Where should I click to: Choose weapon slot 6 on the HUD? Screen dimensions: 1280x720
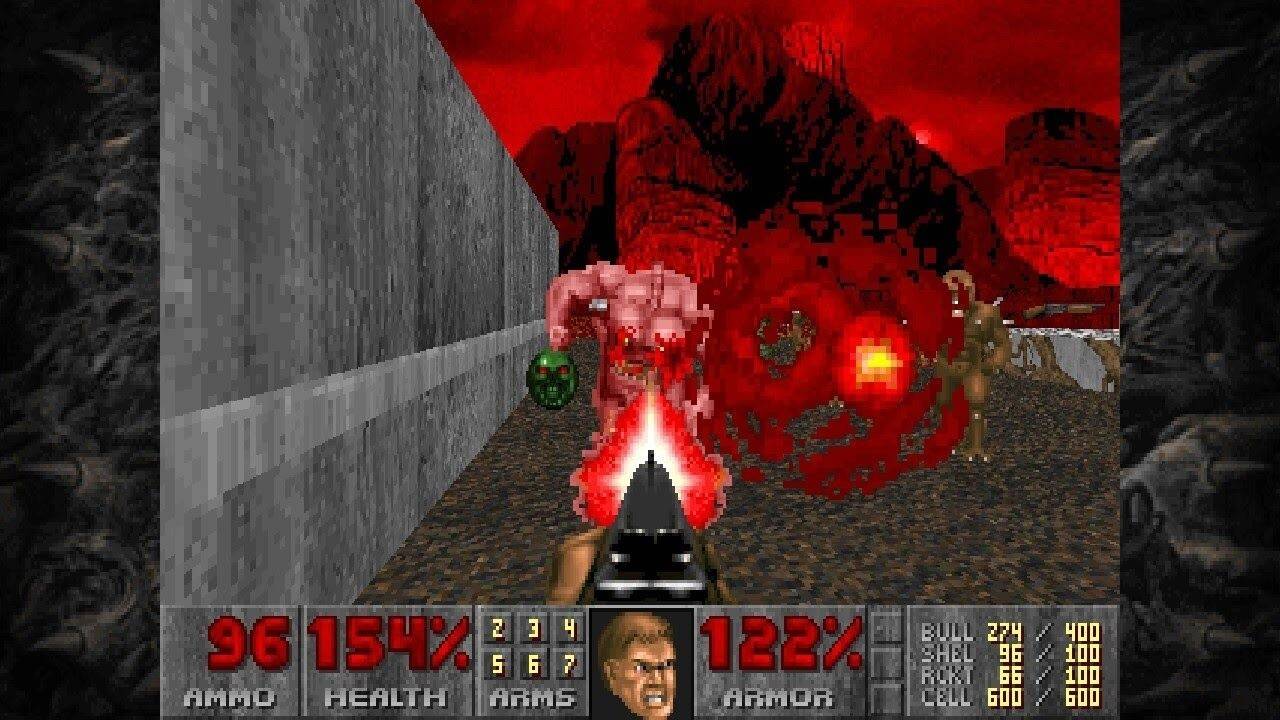(535, 663)
